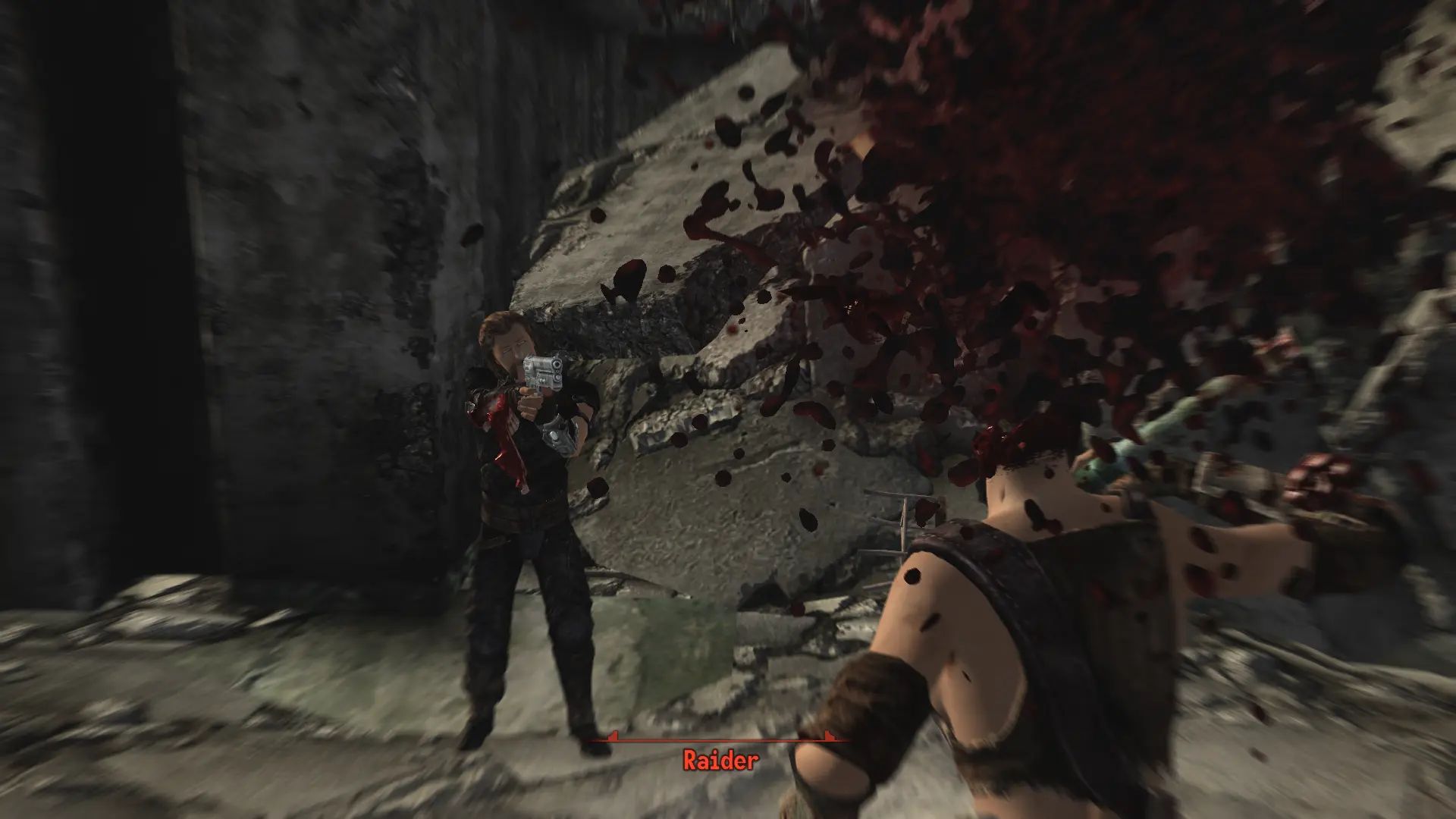Click the man aiming the pistol

pyautogui.click(x=523, y=493)
